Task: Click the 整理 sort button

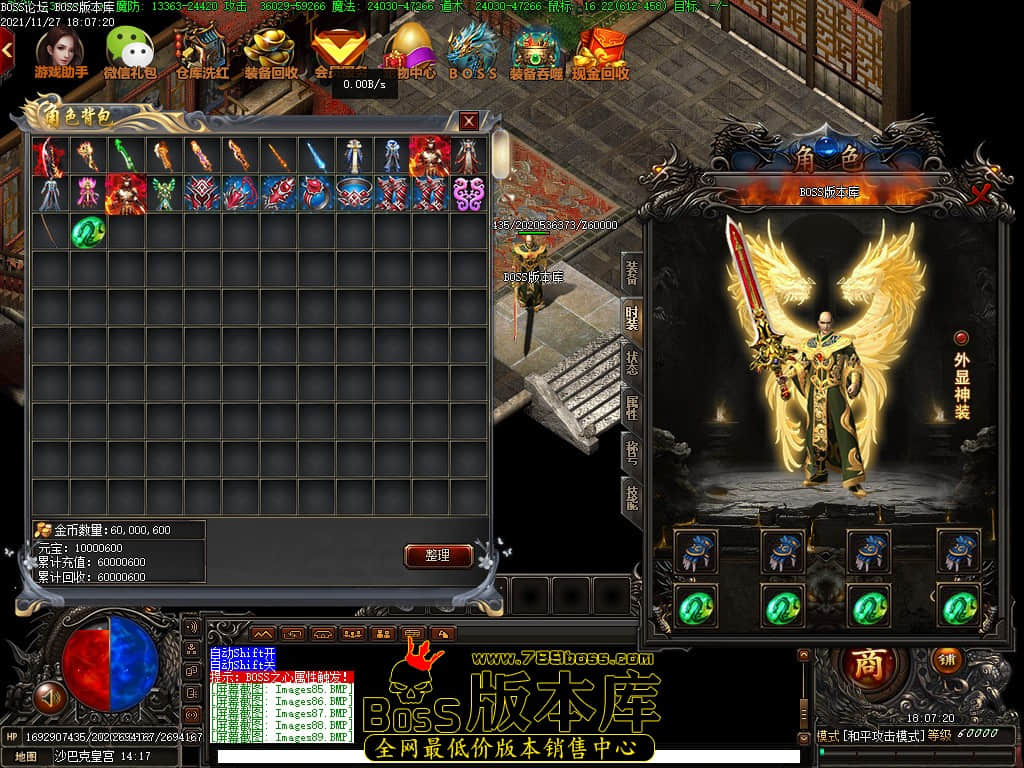Action: tap(438, 555)
